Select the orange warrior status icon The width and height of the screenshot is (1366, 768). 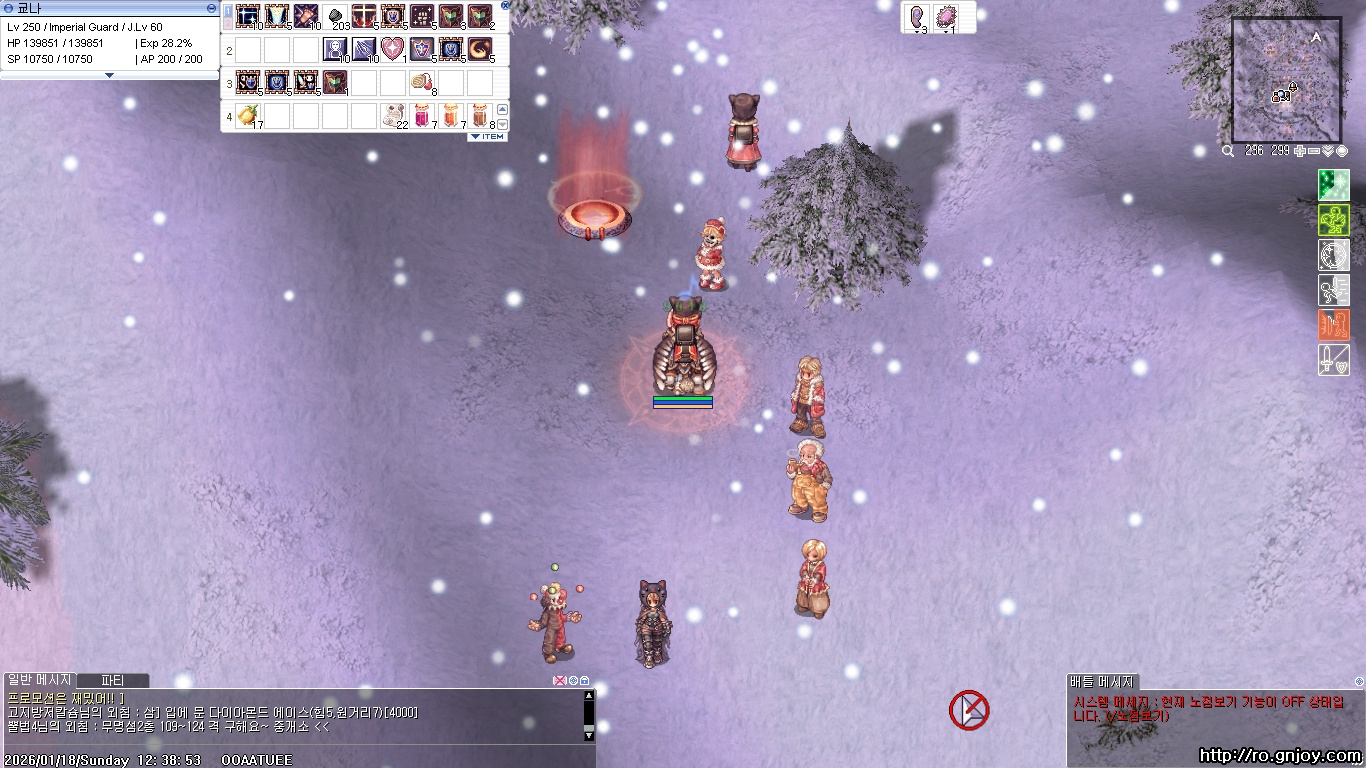1333,325
